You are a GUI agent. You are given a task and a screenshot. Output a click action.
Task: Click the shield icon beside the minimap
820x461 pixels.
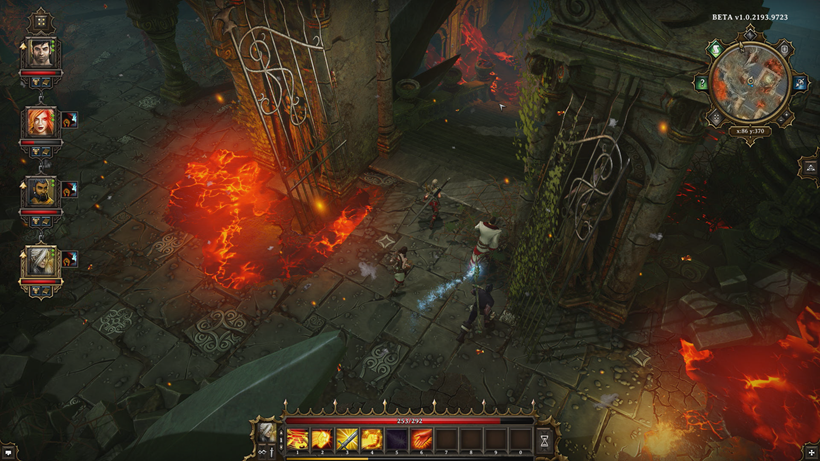(x=785, y=49)
